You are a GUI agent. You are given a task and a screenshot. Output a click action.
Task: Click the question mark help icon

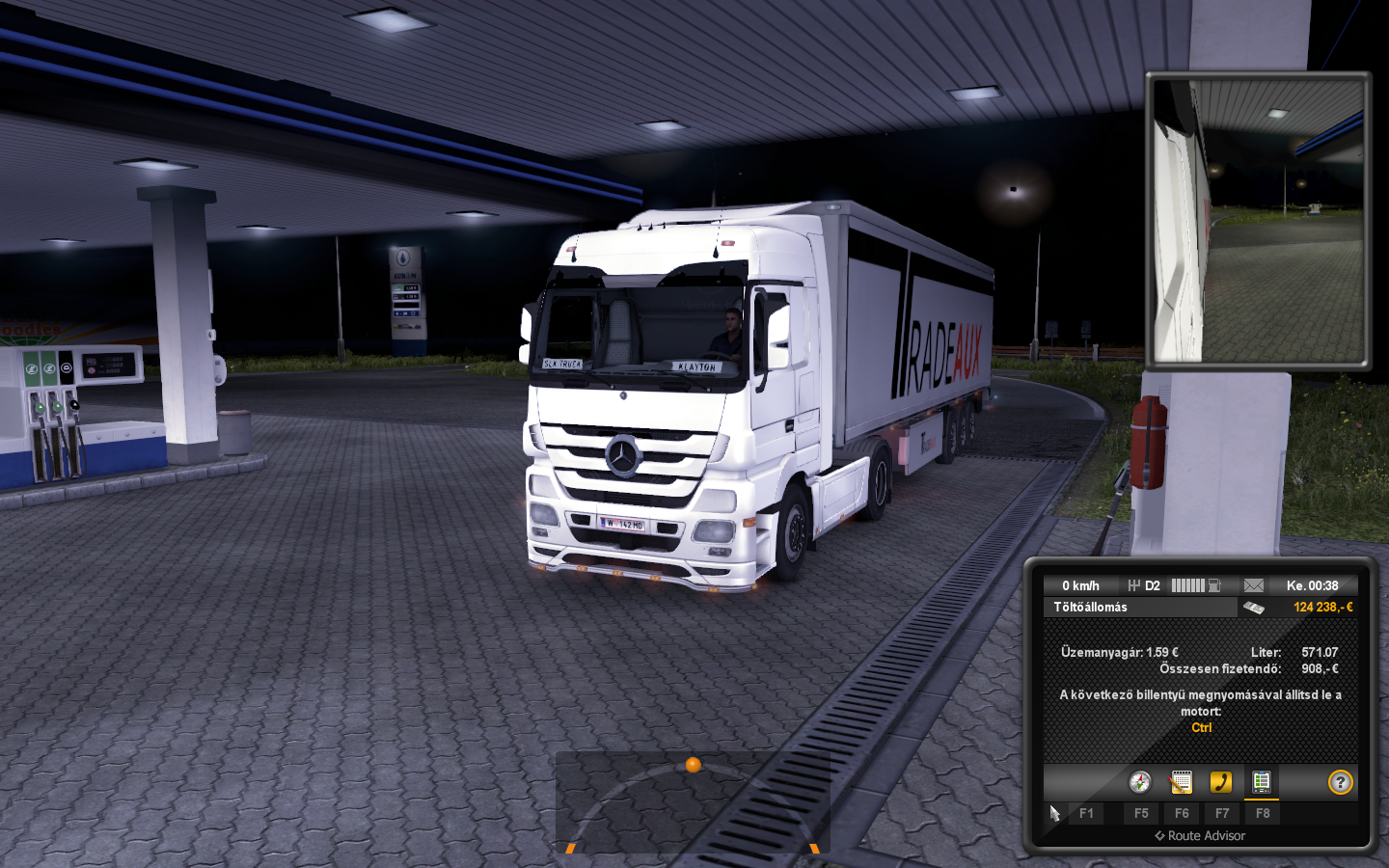click(x=1340, y=782)
